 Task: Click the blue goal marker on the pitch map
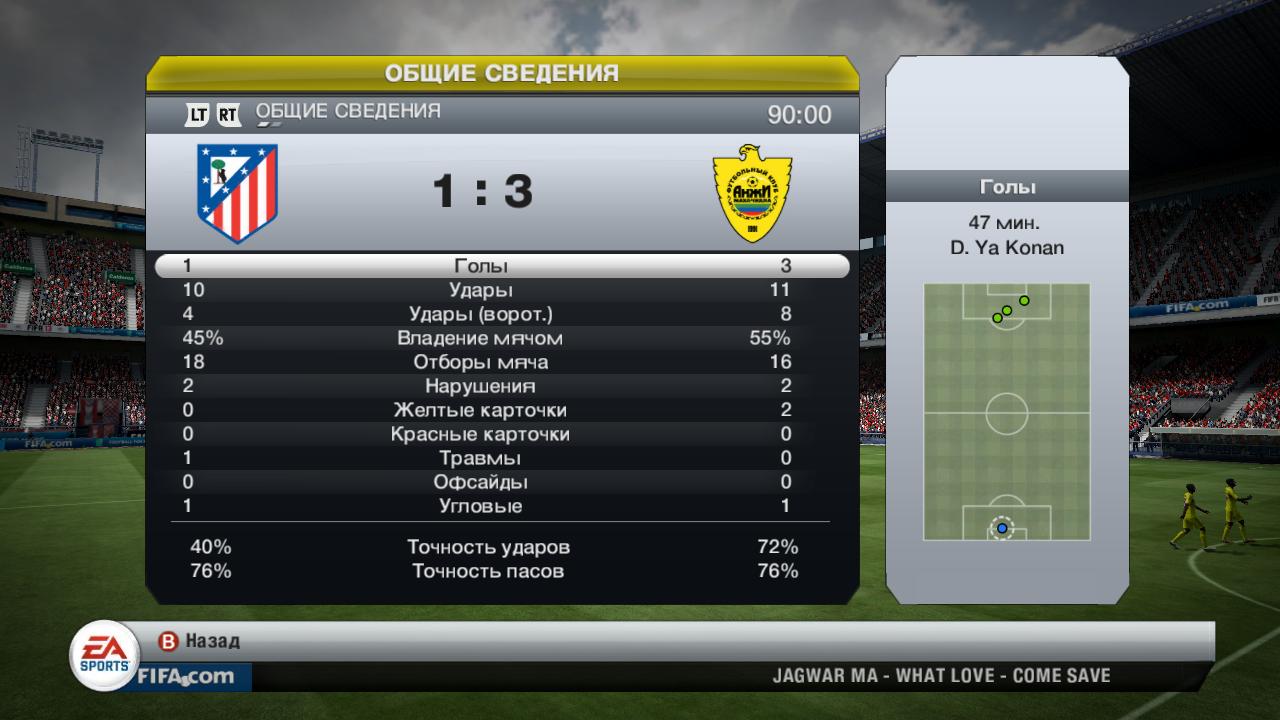[1002, 528]
